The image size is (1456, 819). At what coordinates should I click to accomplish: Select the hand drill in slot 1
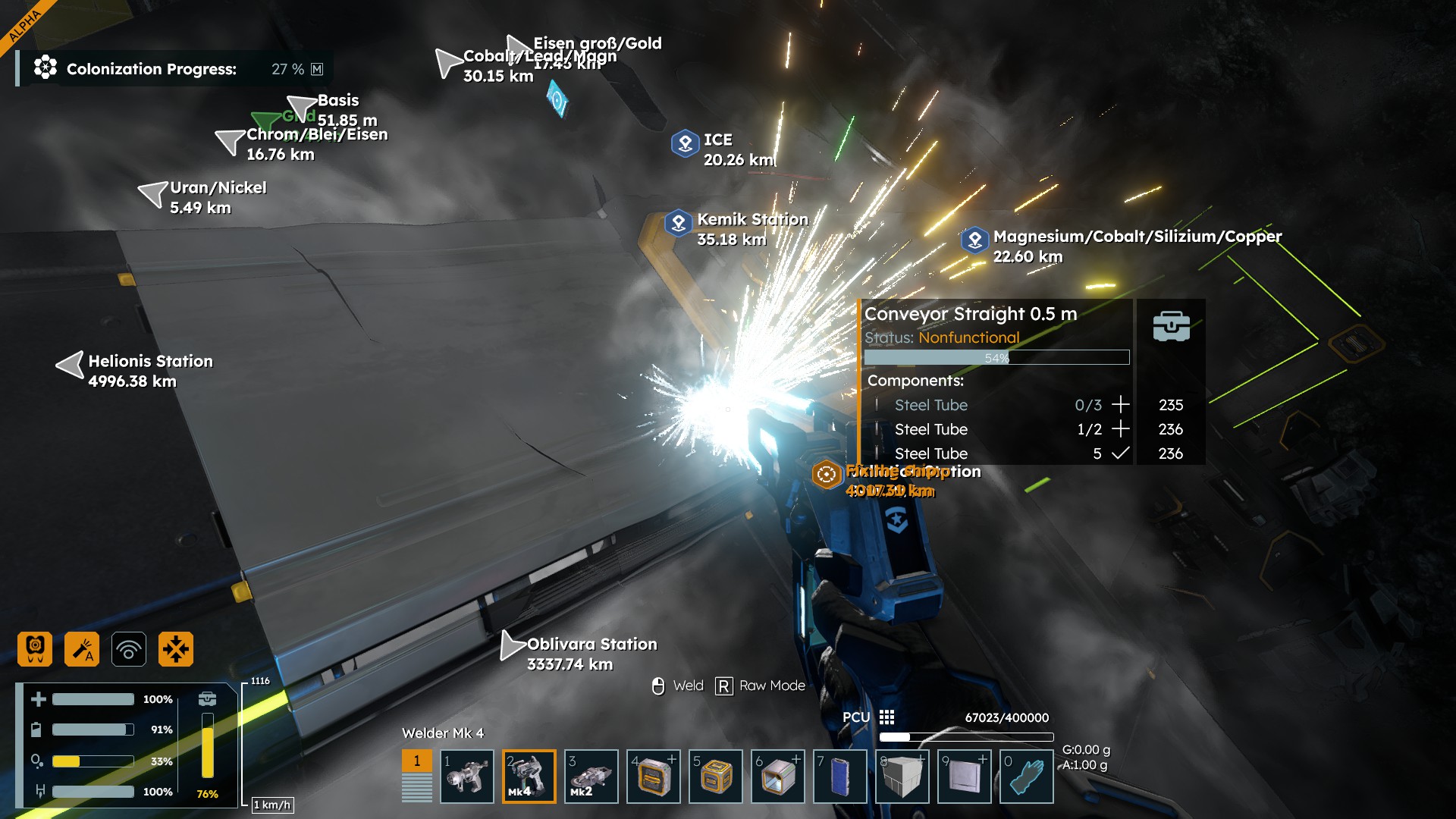466,776
